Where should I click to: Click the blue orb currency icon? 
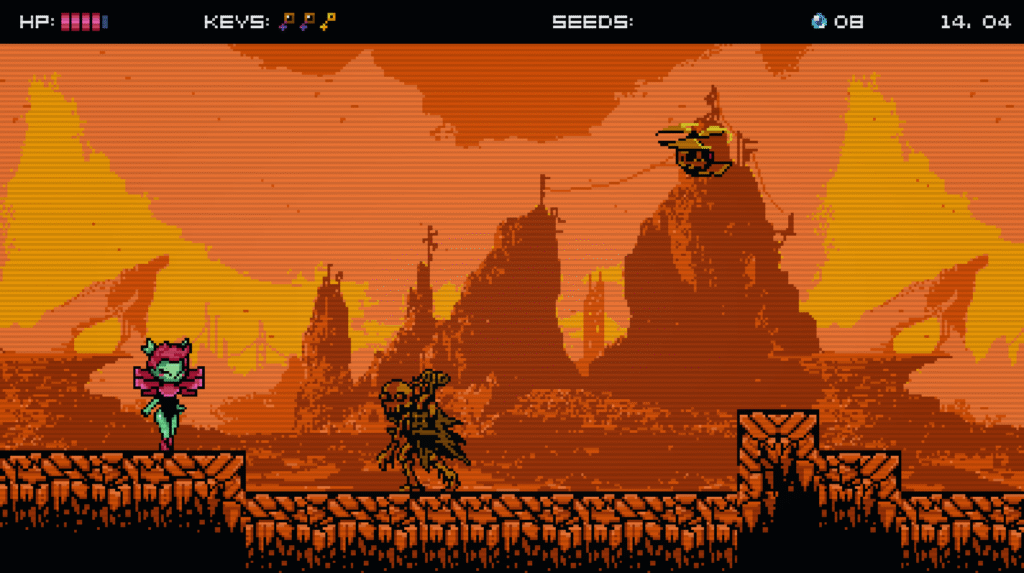(x=819, y=21)
